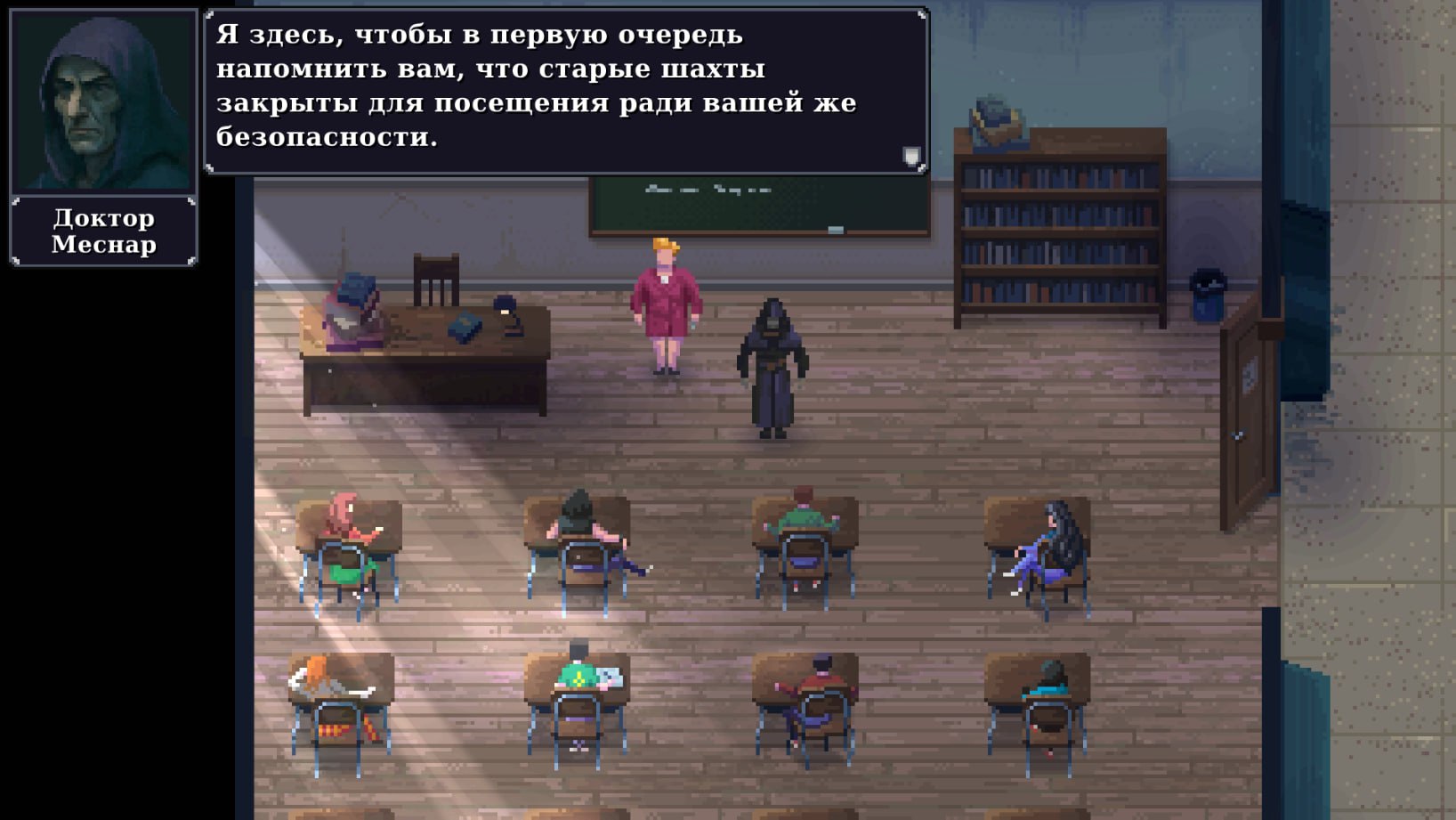
Task: Click the page-advance icon in dialogue box corner
Action: (910, 156)
